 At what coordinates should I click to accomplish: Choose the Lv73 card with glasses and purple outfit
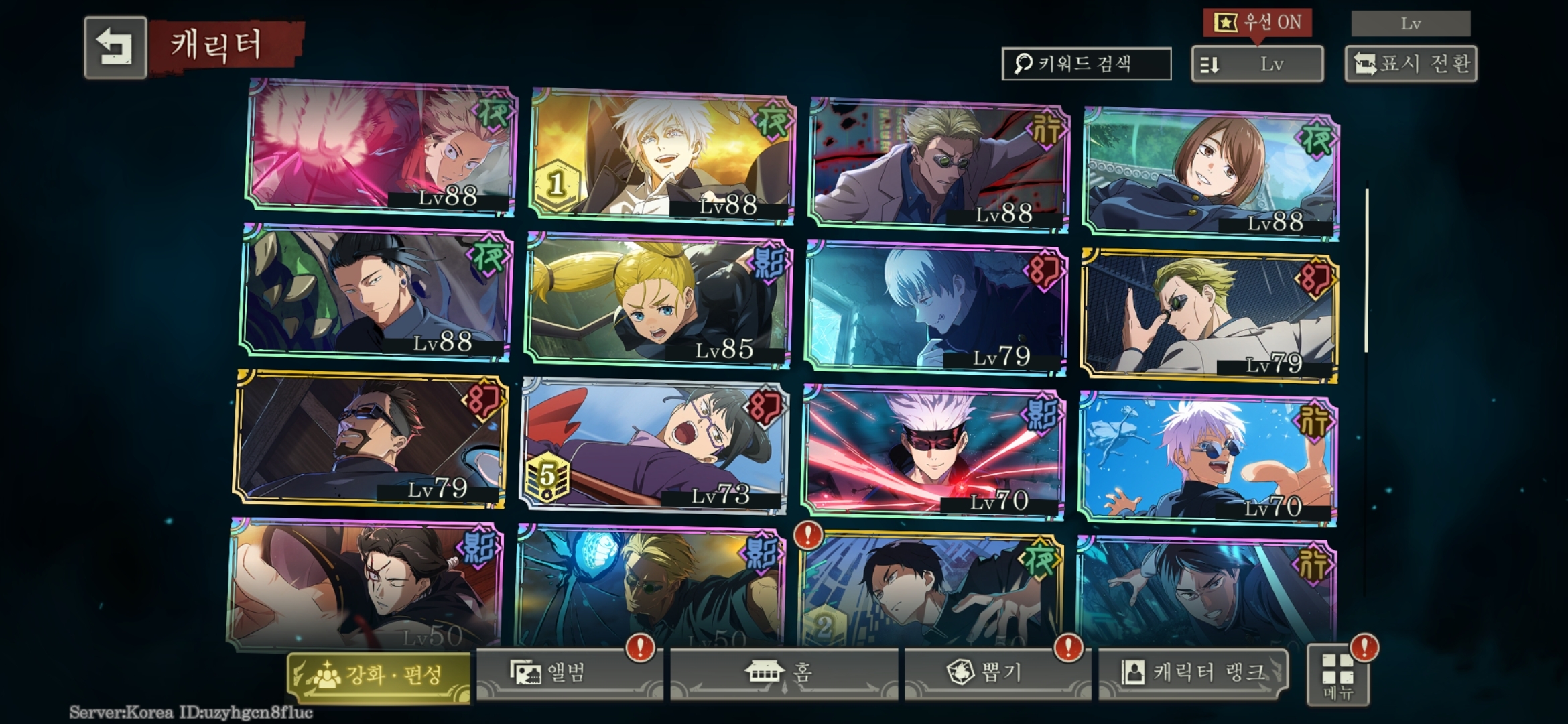pyautogui.click(x=654, y=446)
